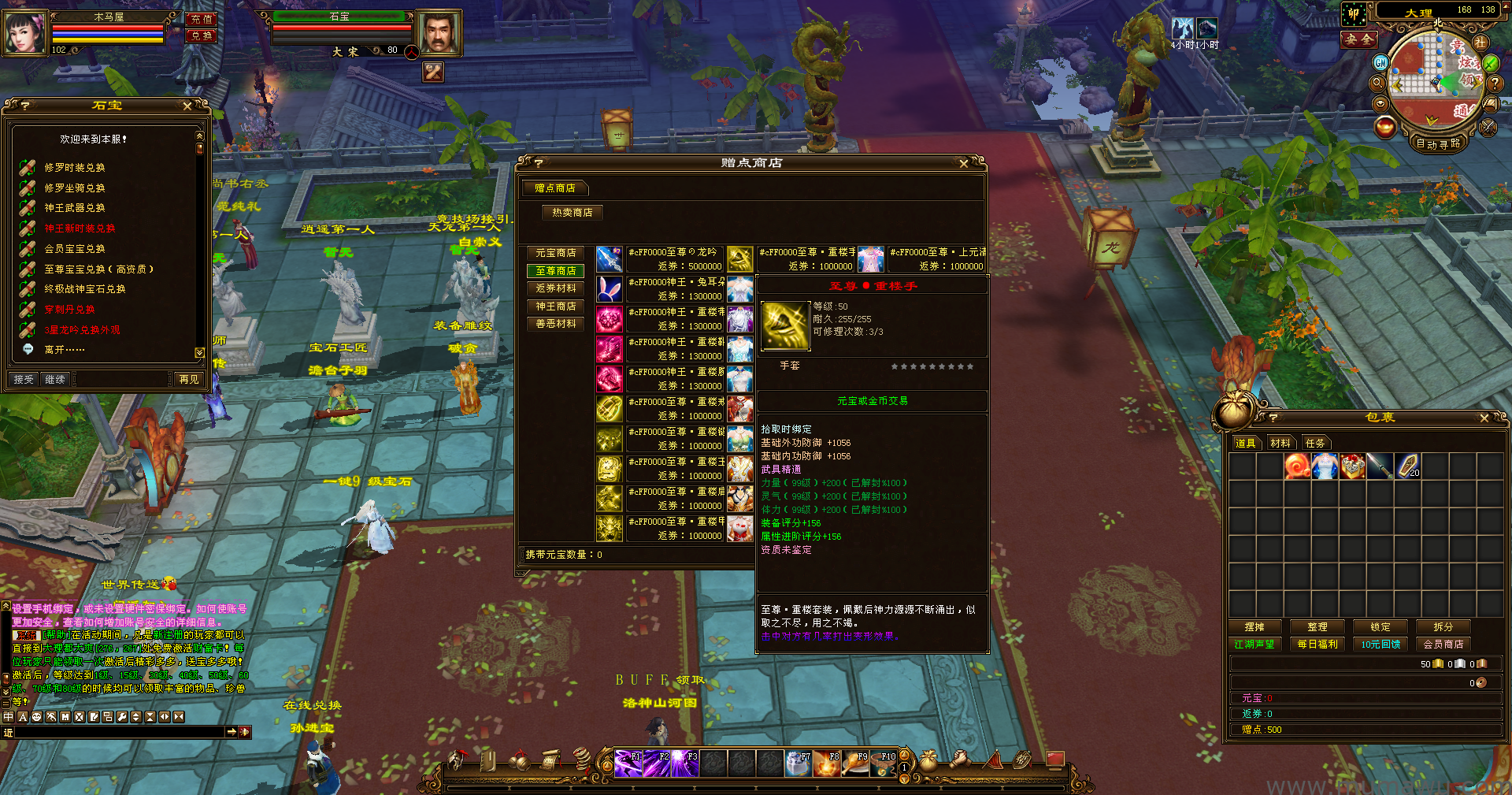Close the 赠点商店 shop window
This screenshot has height=795, width=1512.
point(964,164)
